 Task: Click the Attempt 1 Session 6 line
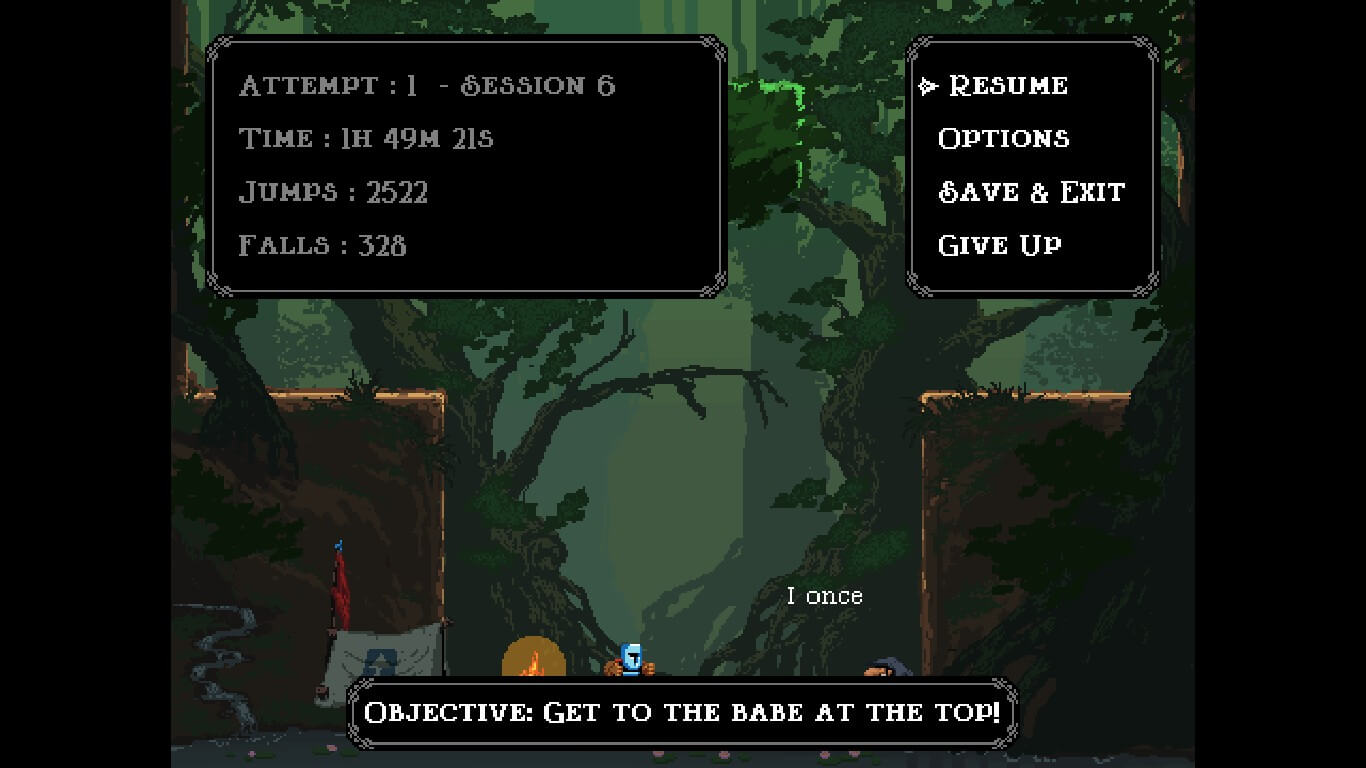pyautogui.click(x=427, y=85)
